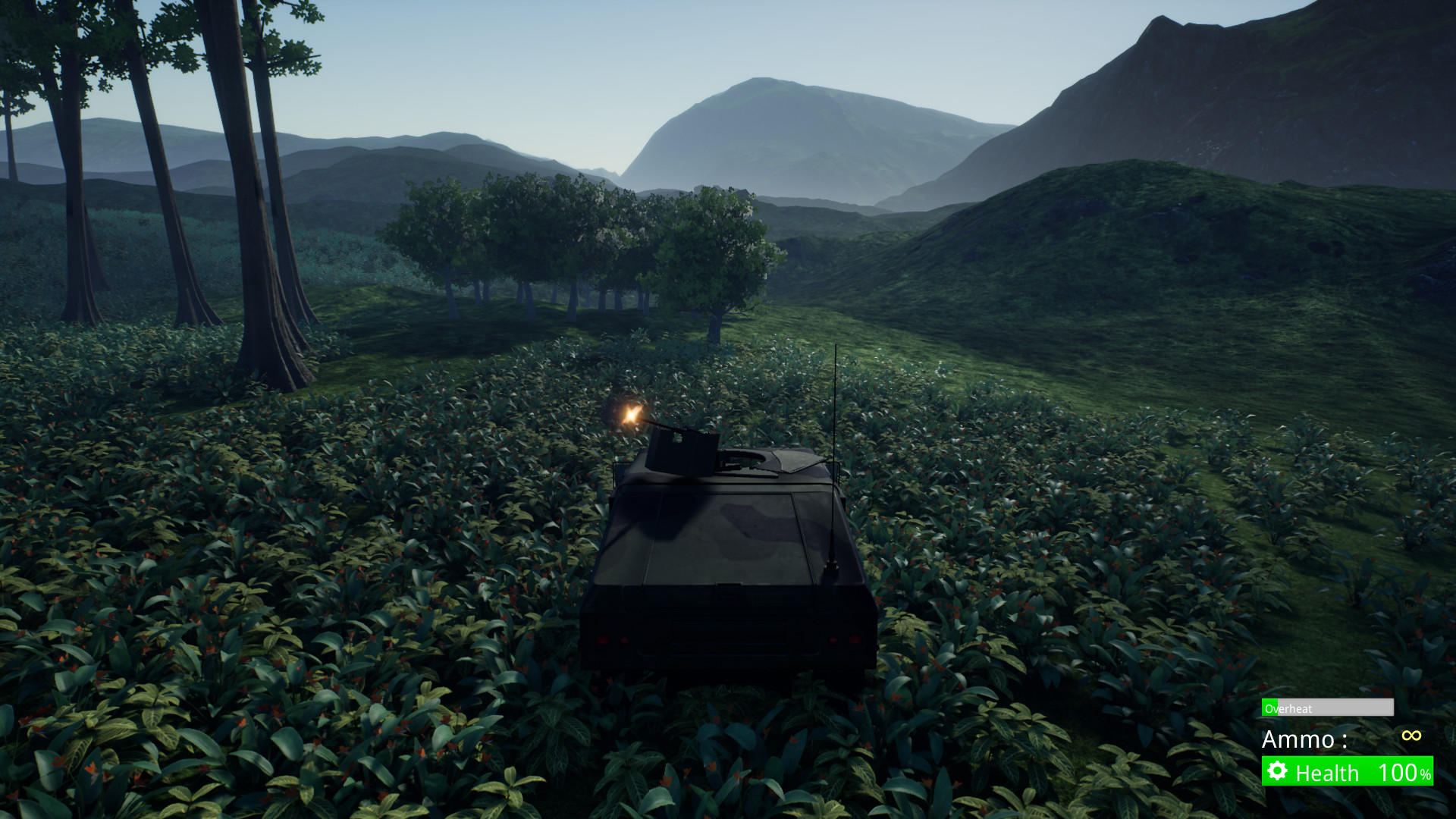
Task: Click the green filled portion of Overheat
Action: pyautogui.click(x=1269, y=707)
